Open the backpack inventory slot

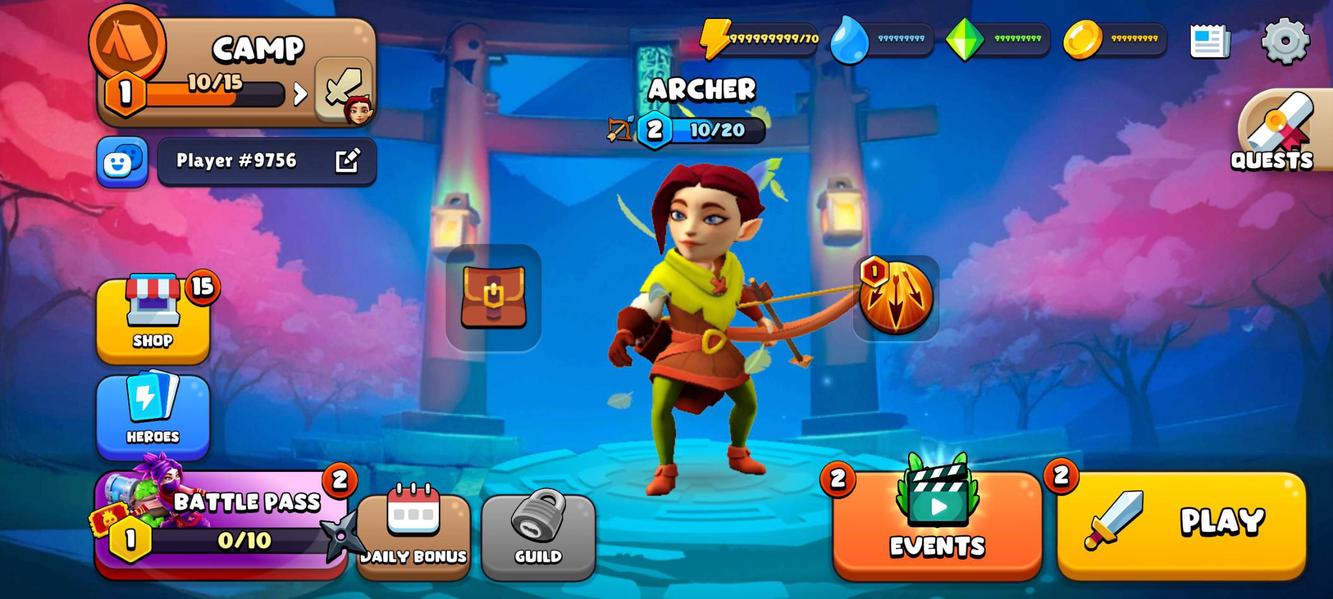pos(493,298)
